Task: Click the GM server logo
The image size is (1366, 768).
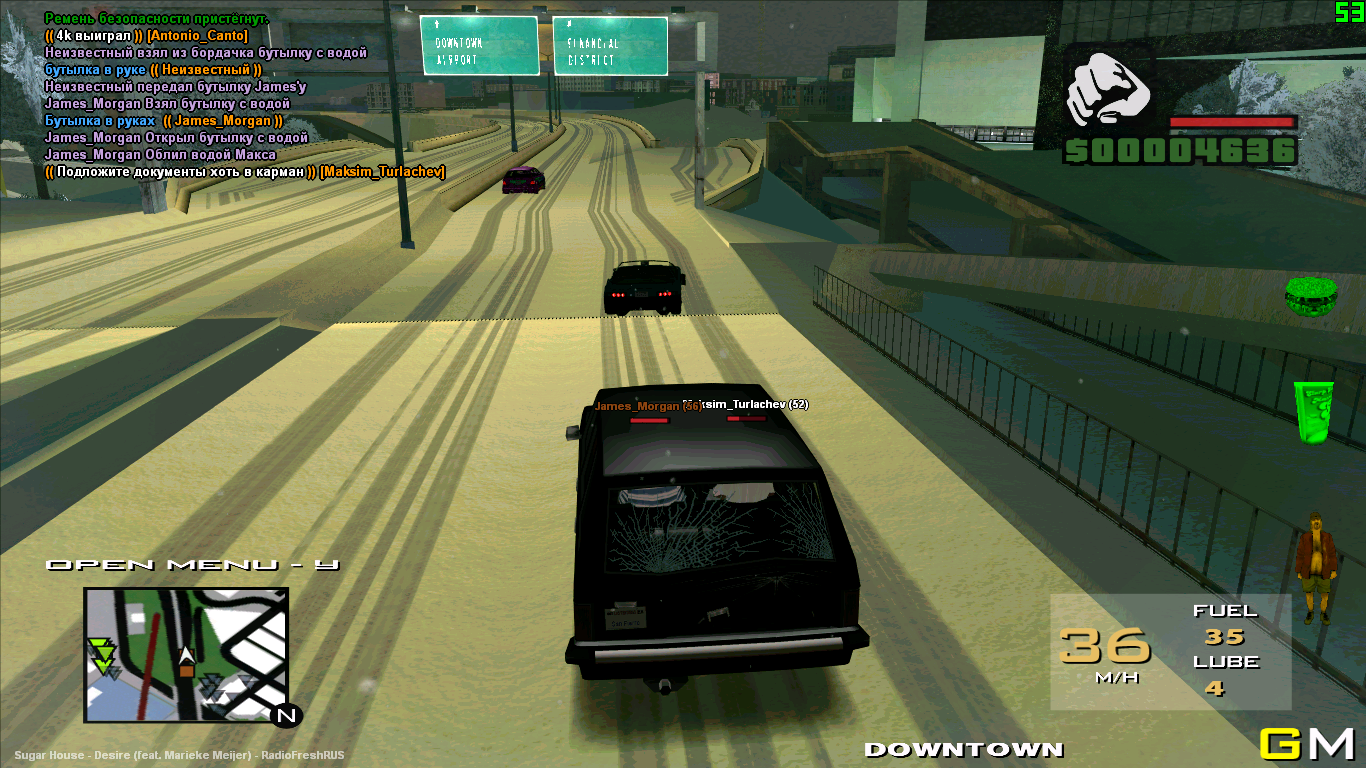Action: click(x=1306, y=744)
